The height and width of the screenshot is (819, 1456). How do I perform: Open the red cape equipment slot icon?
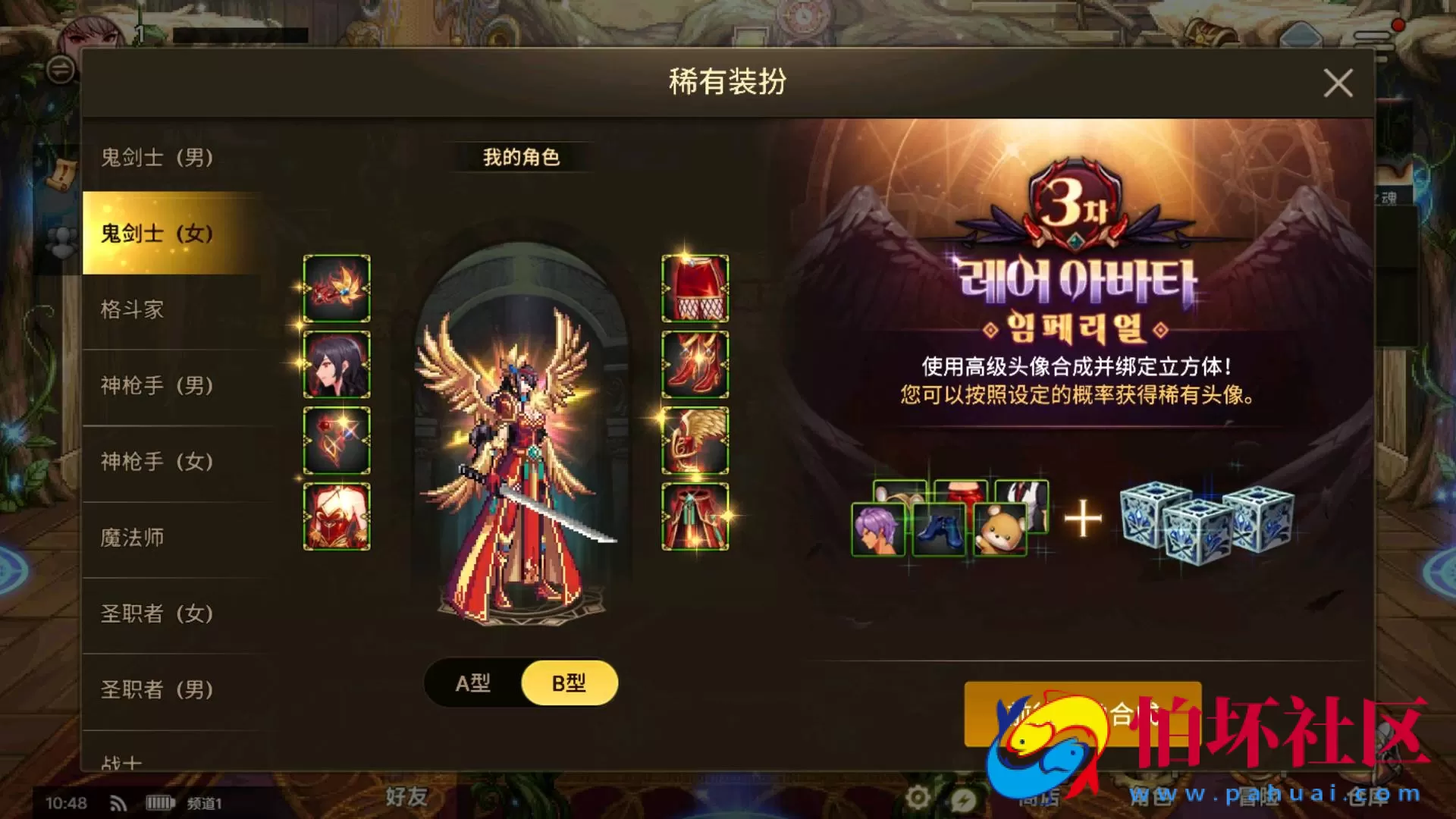tap(694, 516)
